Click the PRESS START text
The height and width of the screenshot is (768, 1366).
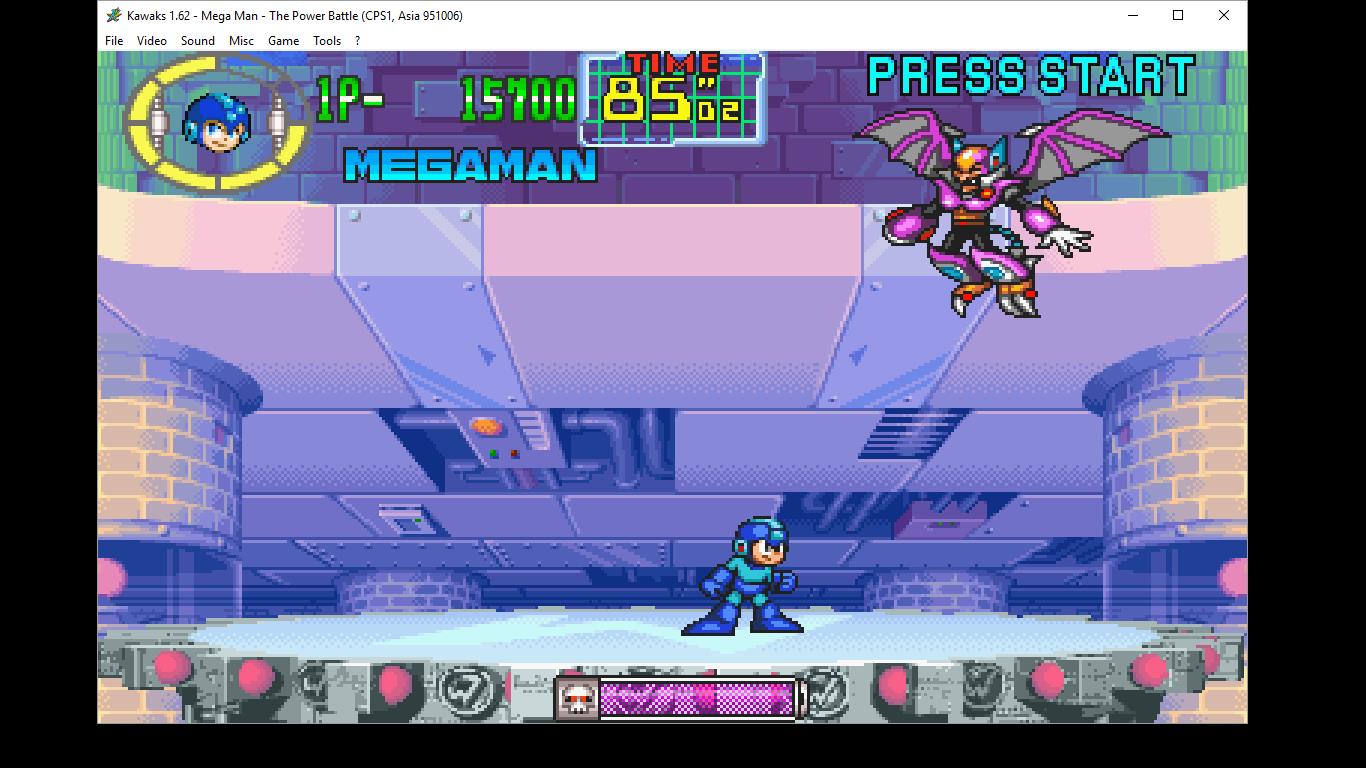[1030, 76]
